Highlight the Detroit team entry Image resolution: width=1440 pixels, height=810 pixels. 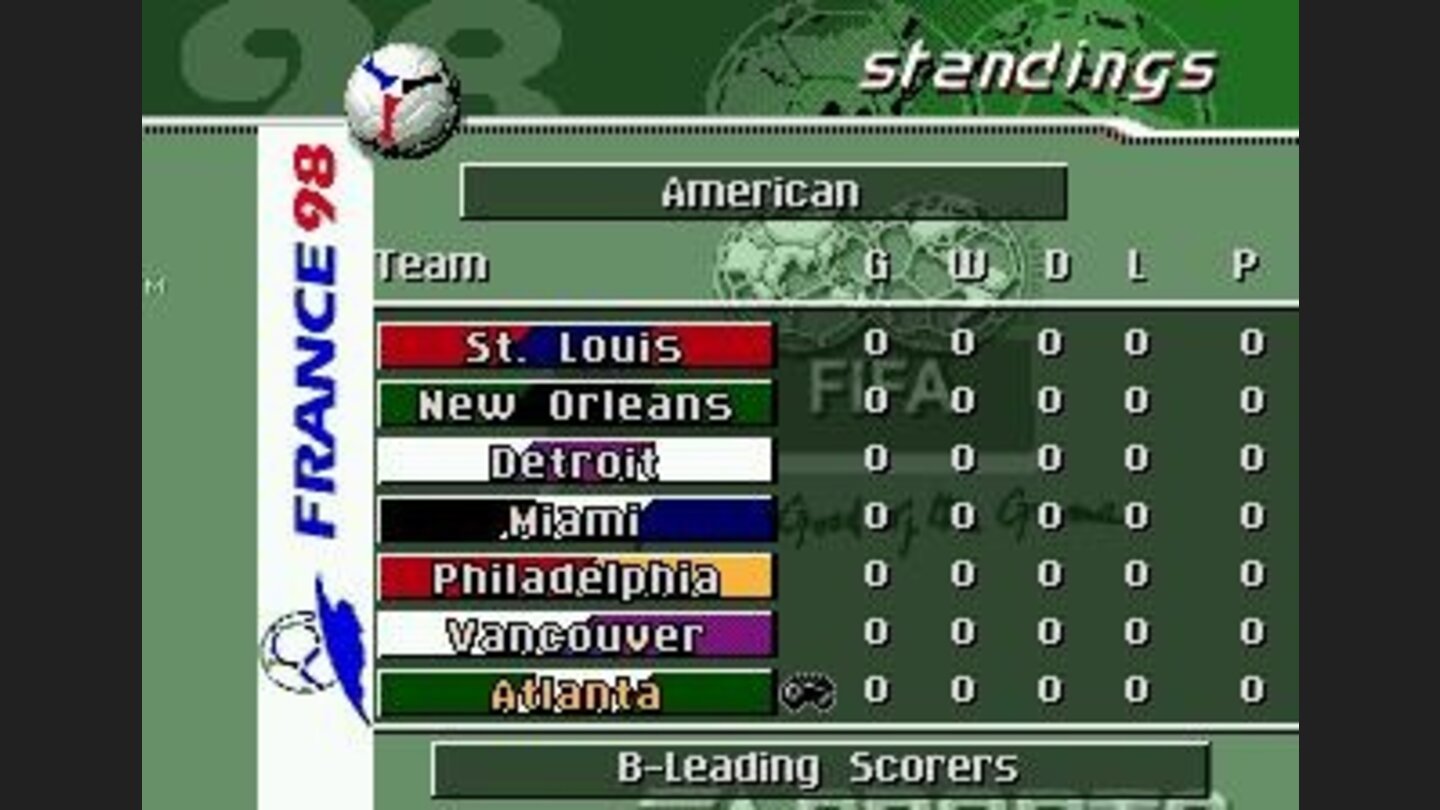(x=576, y=462)
